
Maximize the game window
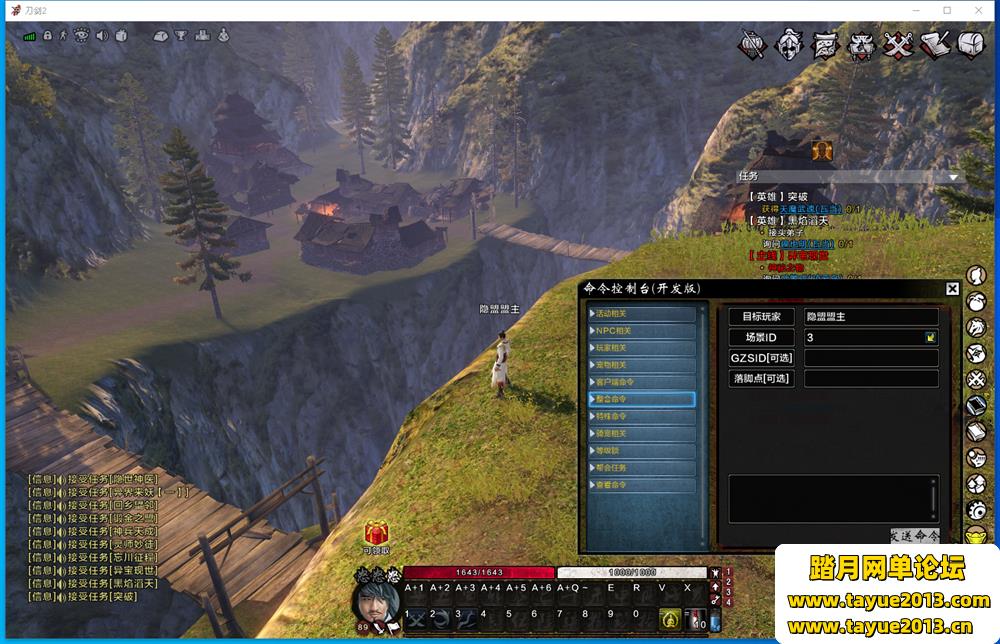[947, 10]
